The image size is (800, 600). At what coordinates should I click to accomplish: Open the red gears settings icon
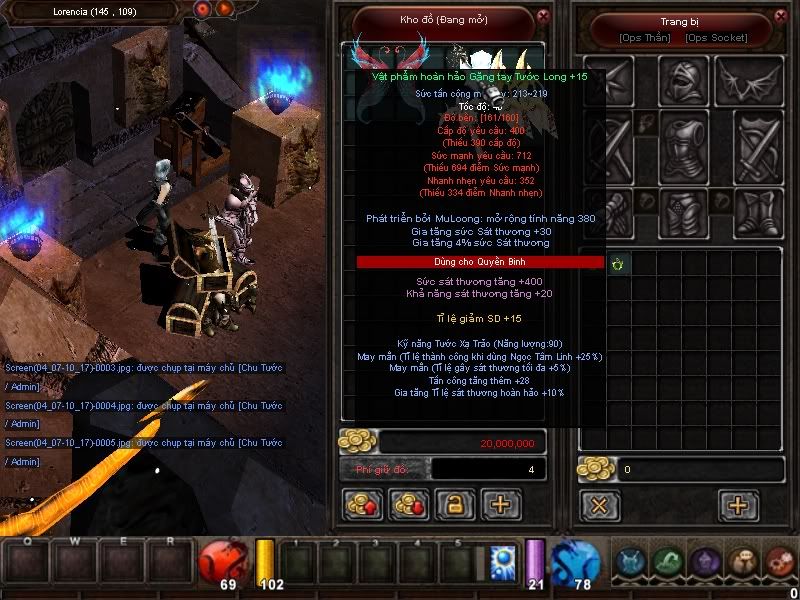779,562
